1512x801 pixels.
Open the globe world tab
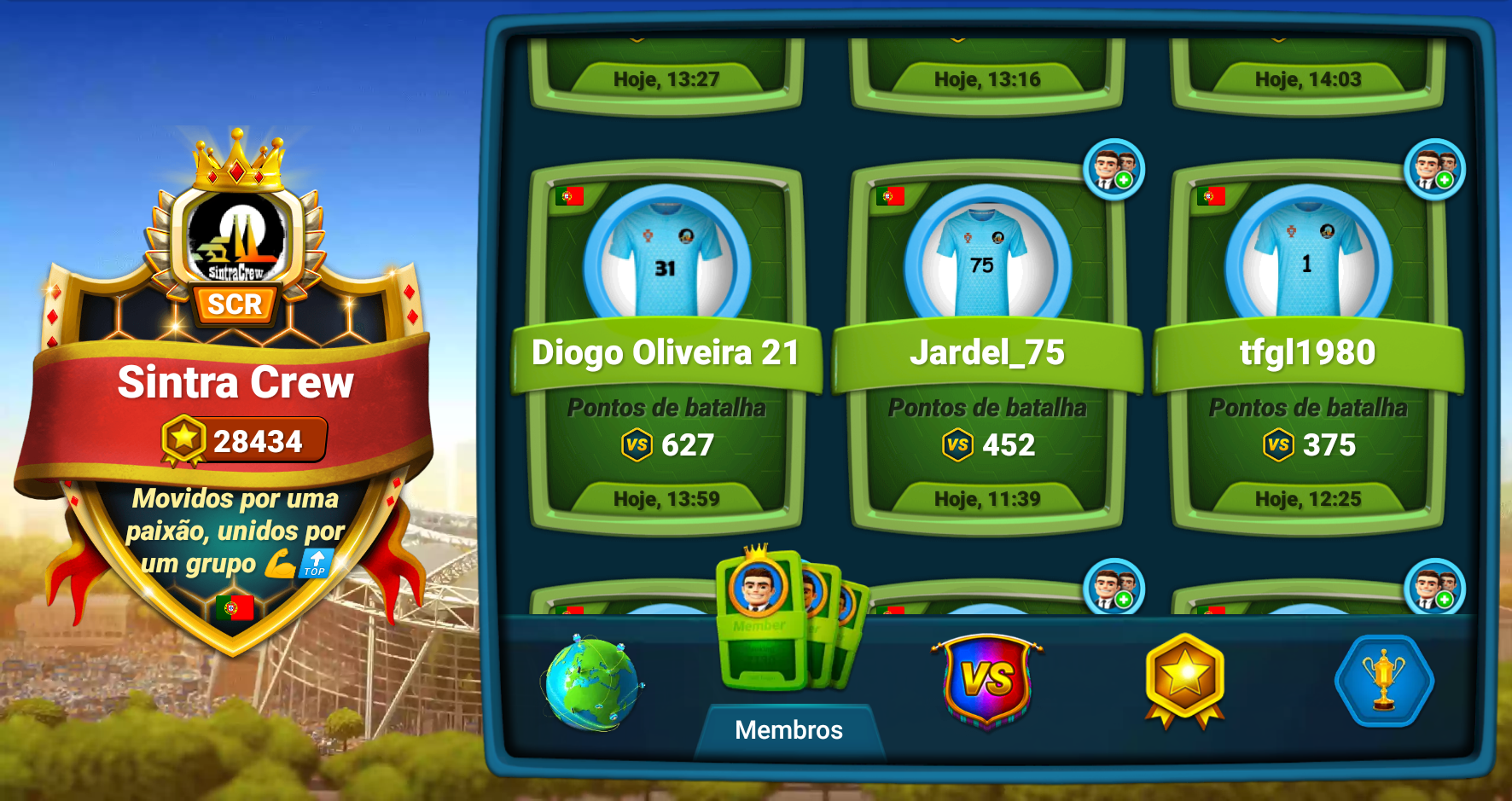(x=590, y=682)
